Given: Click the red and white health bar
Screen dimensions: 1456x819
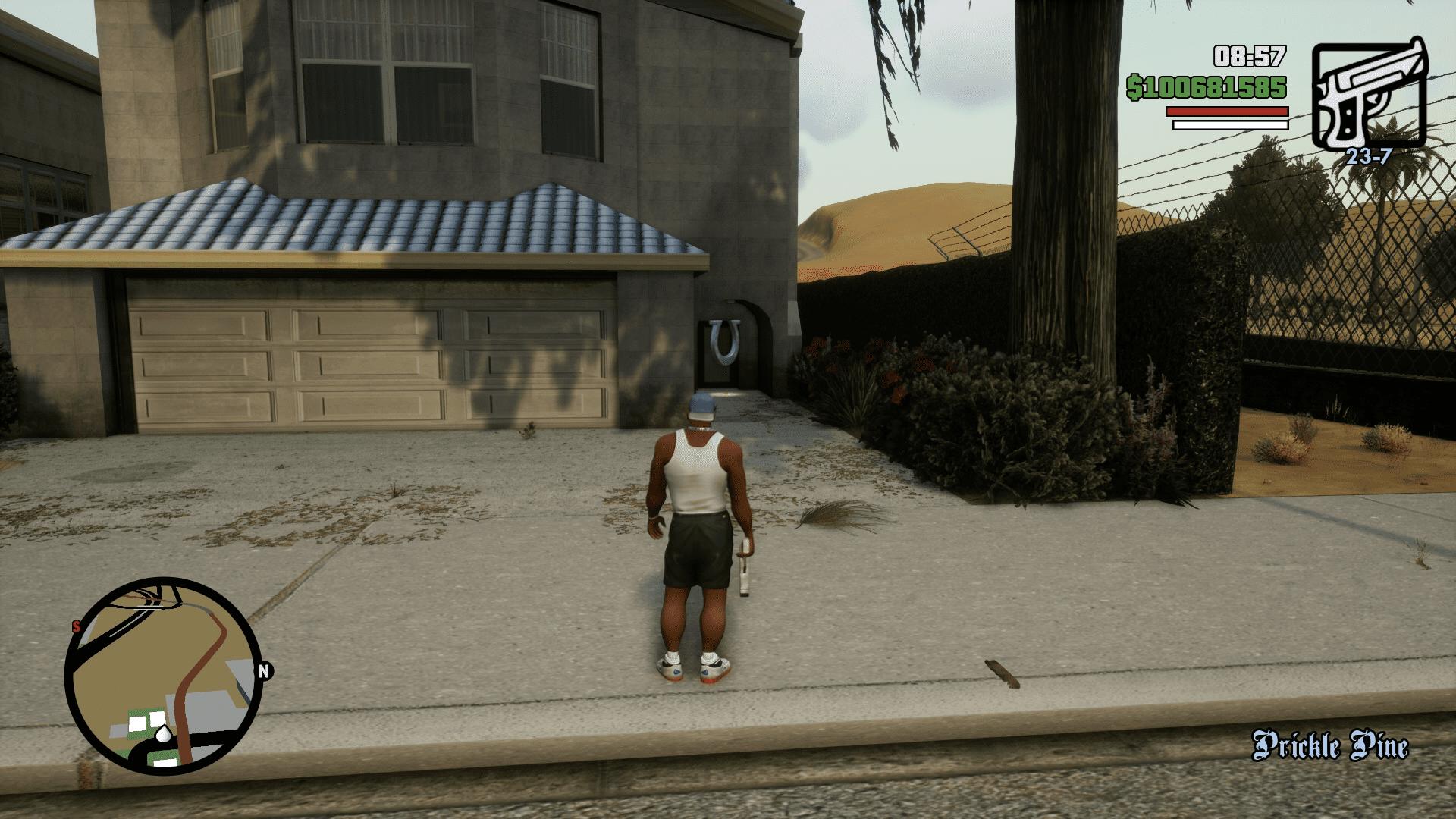Looking at the screenshot, I should pos(1222,115).
